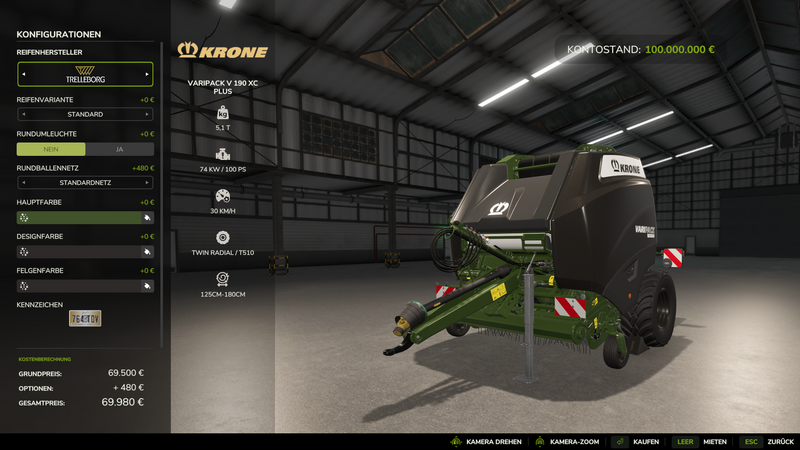Switch Reifenvariante to next option
Screen dimensions: 800x450
click(x=147, y=114)
